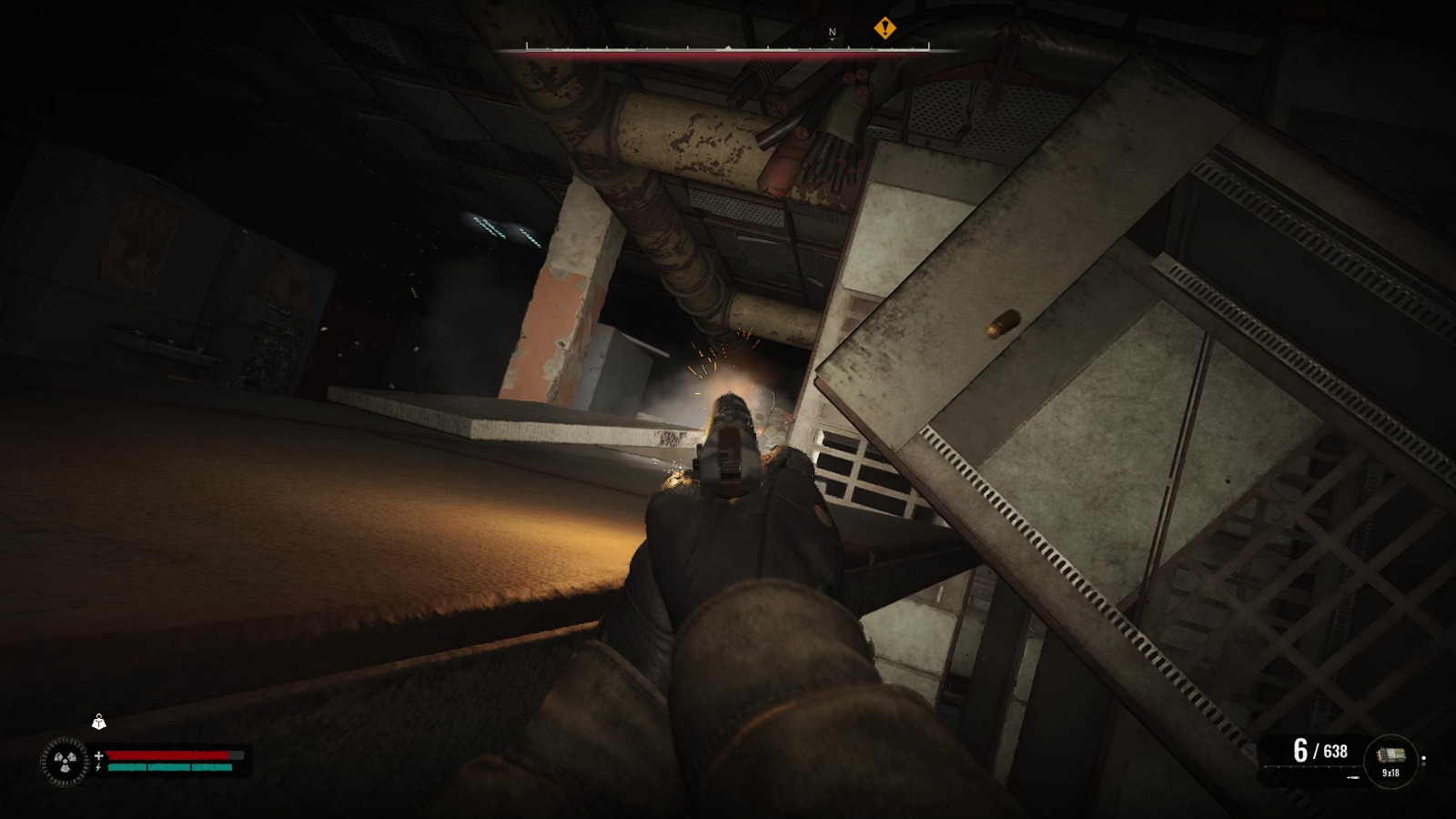Click the stamina lightning bolt icon
Viewport: 1456px width, 819px height.
click(98, 767)
